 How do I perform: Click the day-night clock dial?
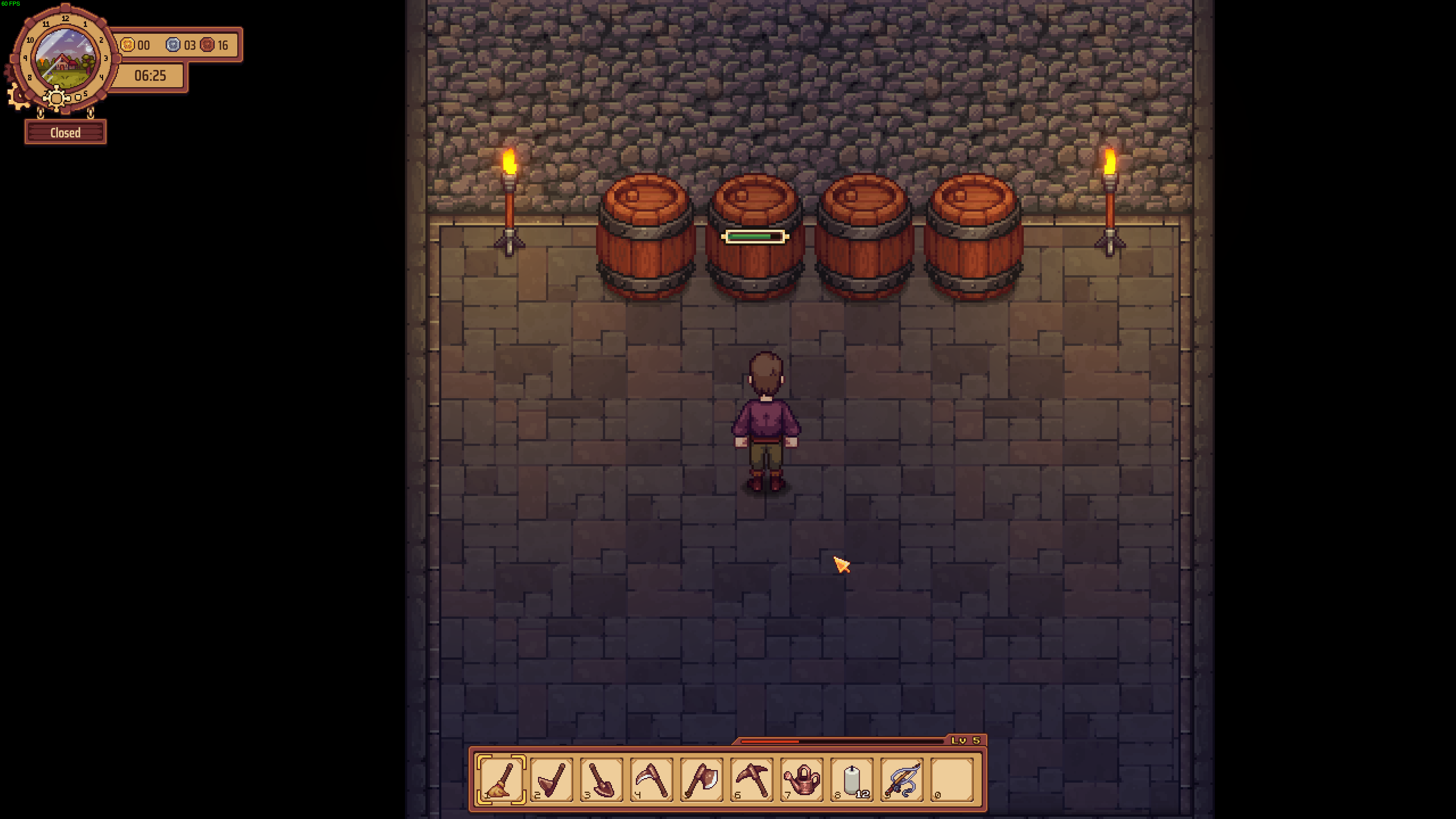pyautogui.click(x=65, y=58)
